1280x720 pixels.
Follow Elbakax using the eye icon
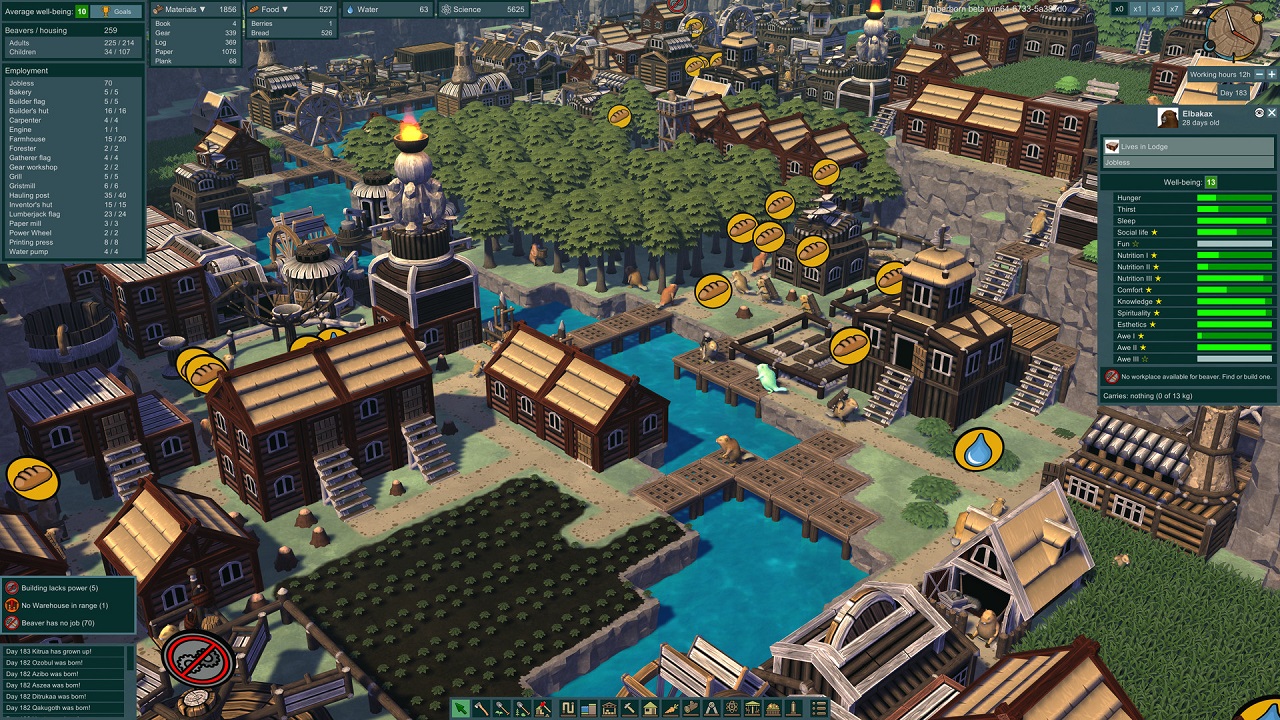1259,113
